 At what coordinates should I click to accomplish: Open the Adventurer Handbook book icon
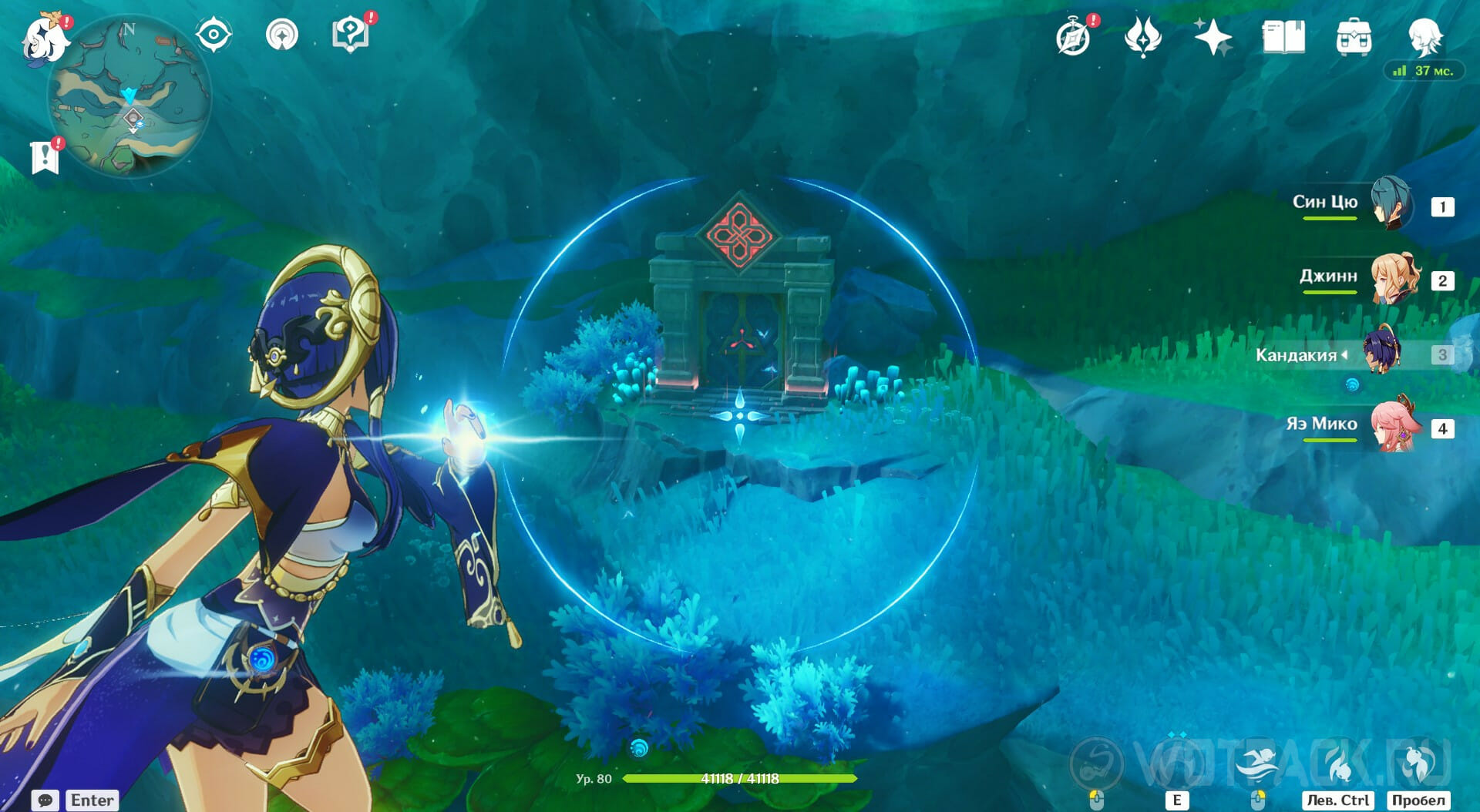point(1283,37)
